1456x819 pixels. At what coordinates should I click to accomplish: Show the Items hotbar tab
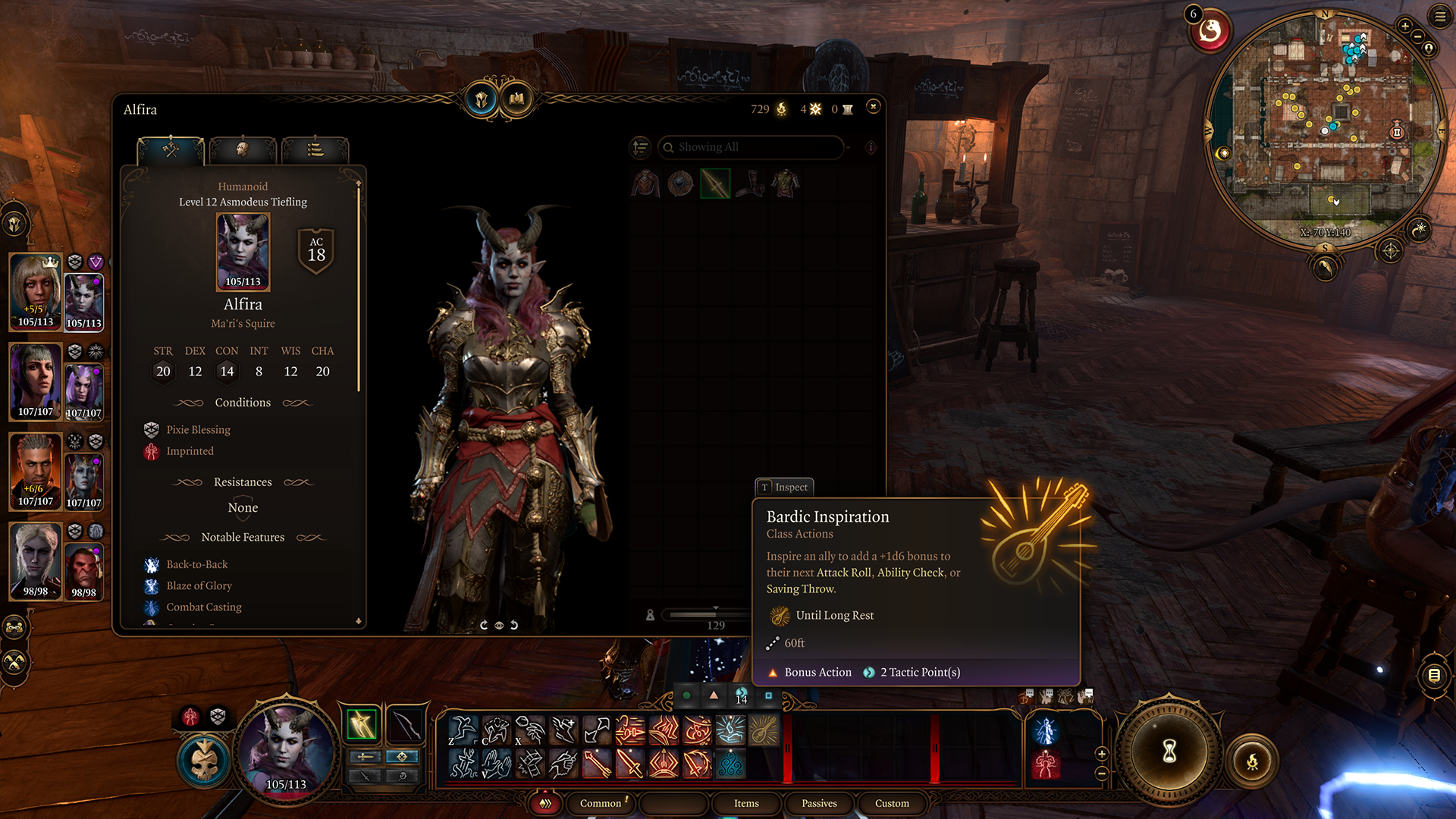[x=746, y=803]
